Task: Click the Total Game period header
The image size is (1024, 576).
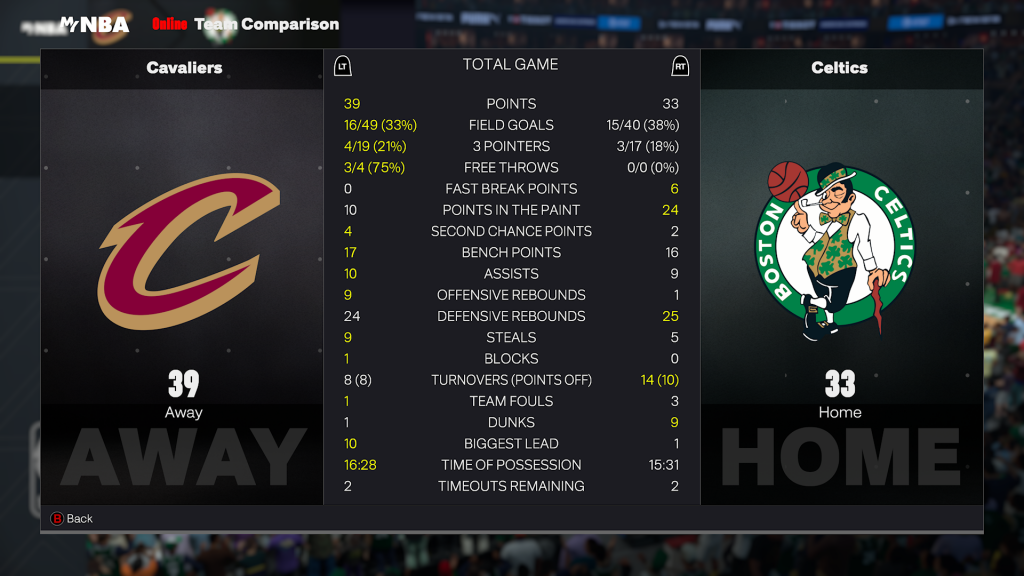Action: click(x=510, y=65)
